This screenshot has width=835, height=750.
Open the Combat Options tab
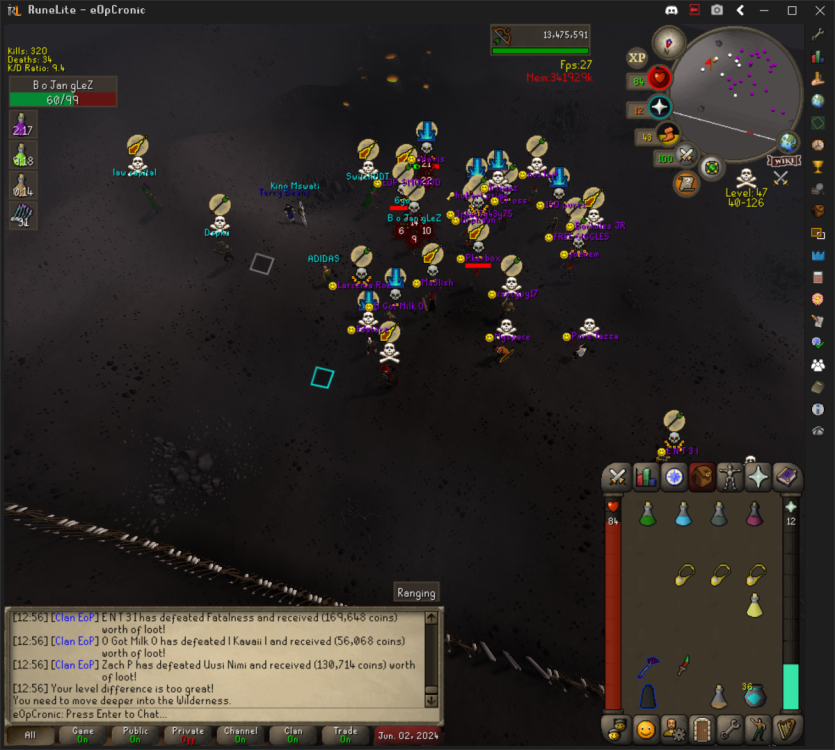click(x=618, y=477)
